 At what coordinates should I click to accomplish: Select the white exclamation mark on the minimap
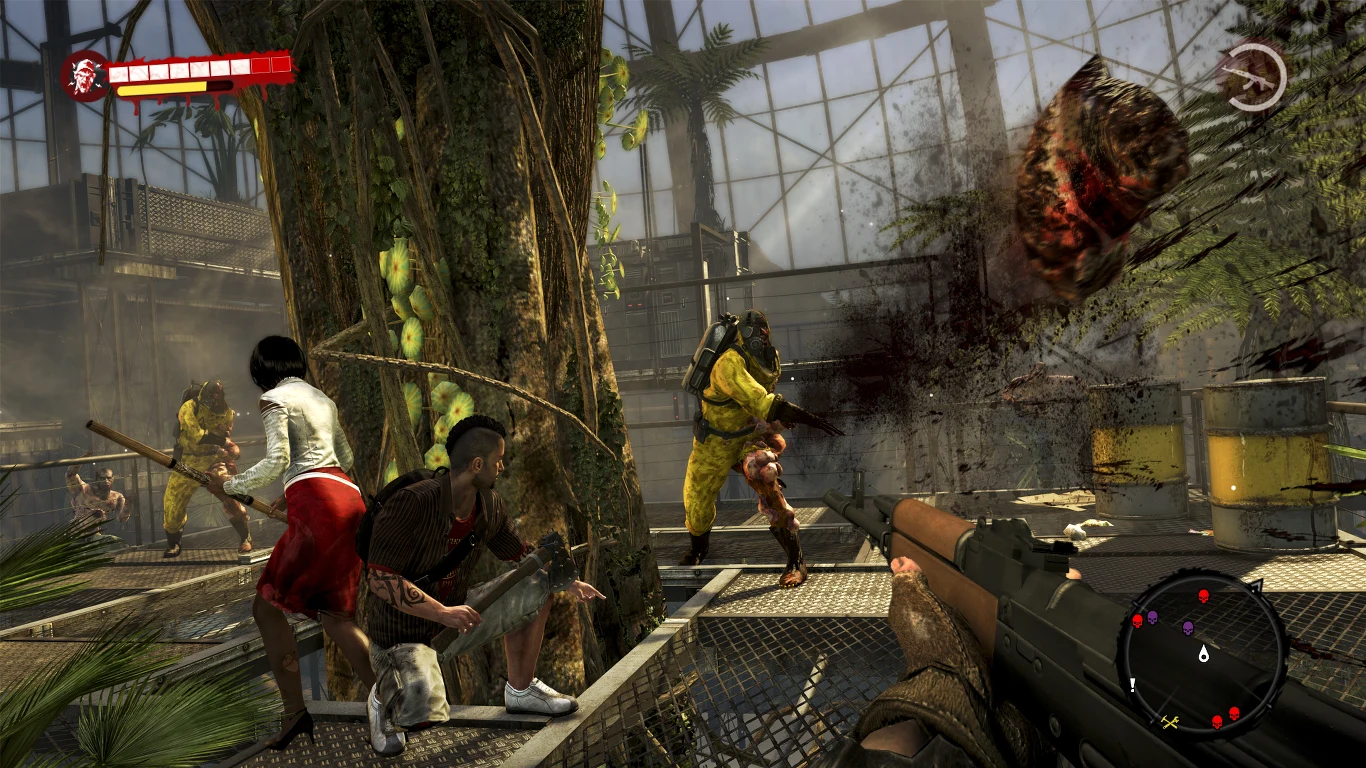[x=1132, y=685]
